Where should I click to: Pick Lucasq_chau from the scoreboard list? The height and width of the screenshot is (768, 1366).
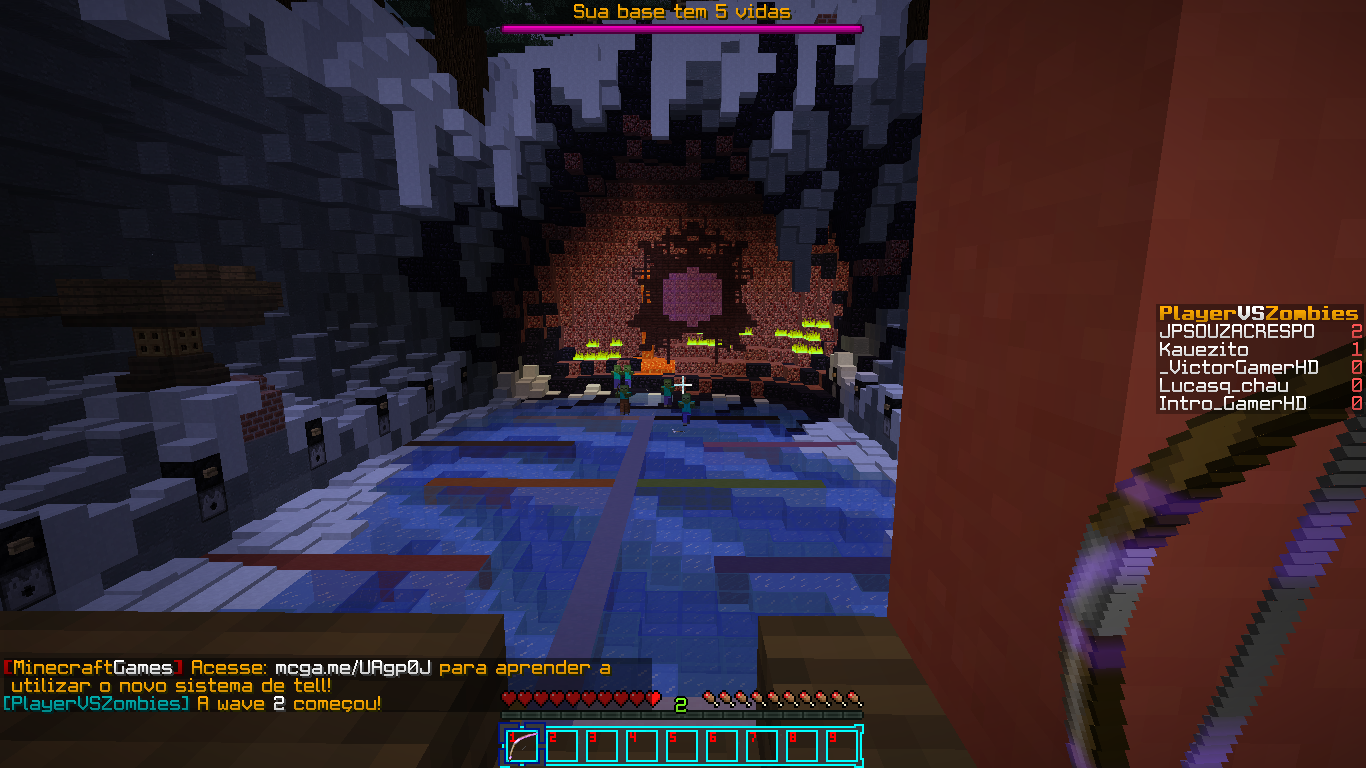click(1223, 386)
